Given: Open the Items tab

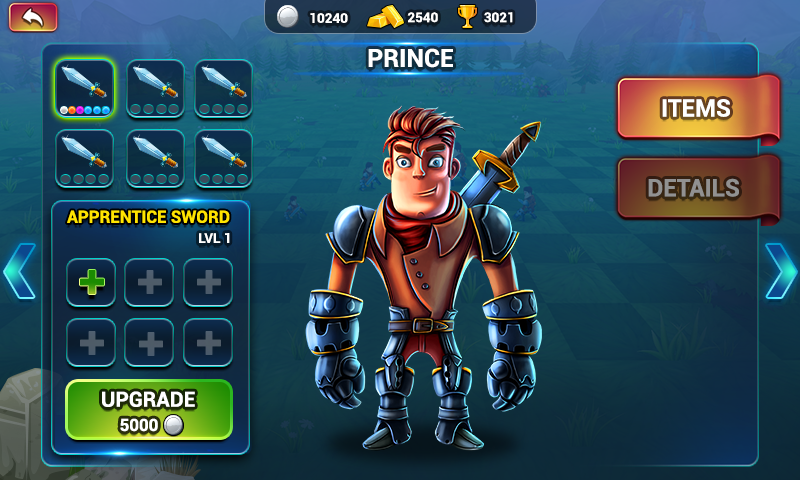Looking at the screenshot, I should 696,108.
